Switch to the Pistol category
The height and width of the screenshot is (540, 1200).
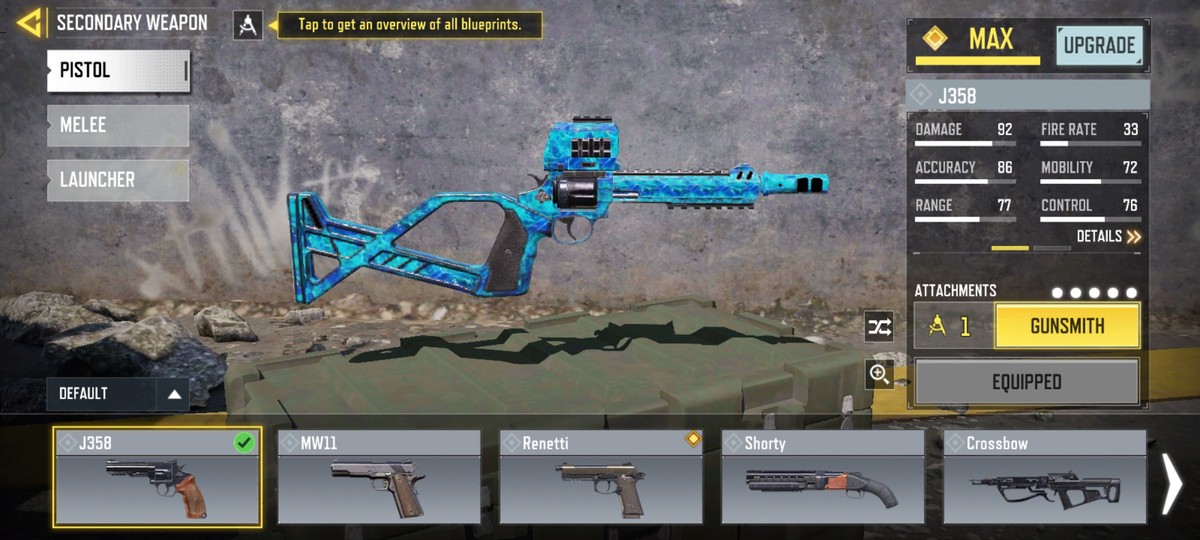click(x=118, y=71)
